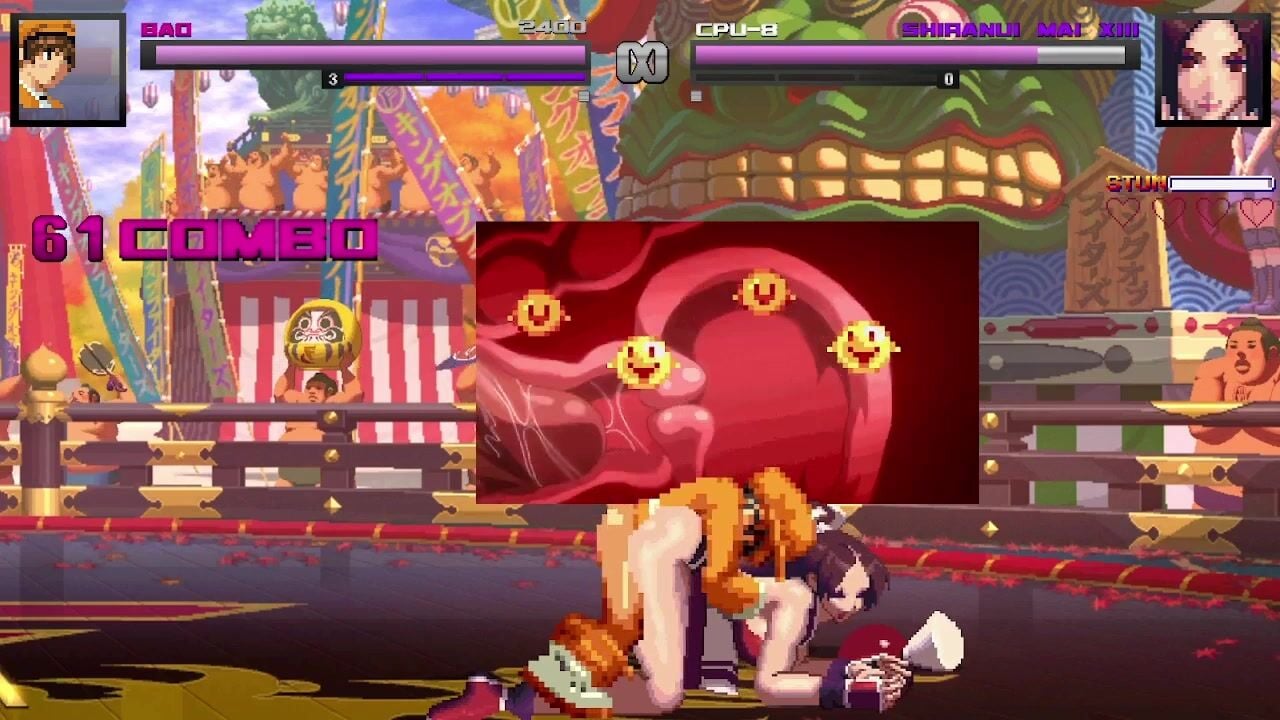Click the SHIRANUI MAI XIII name label
The image size is (1280, 720).
[x=1018, y=31]
